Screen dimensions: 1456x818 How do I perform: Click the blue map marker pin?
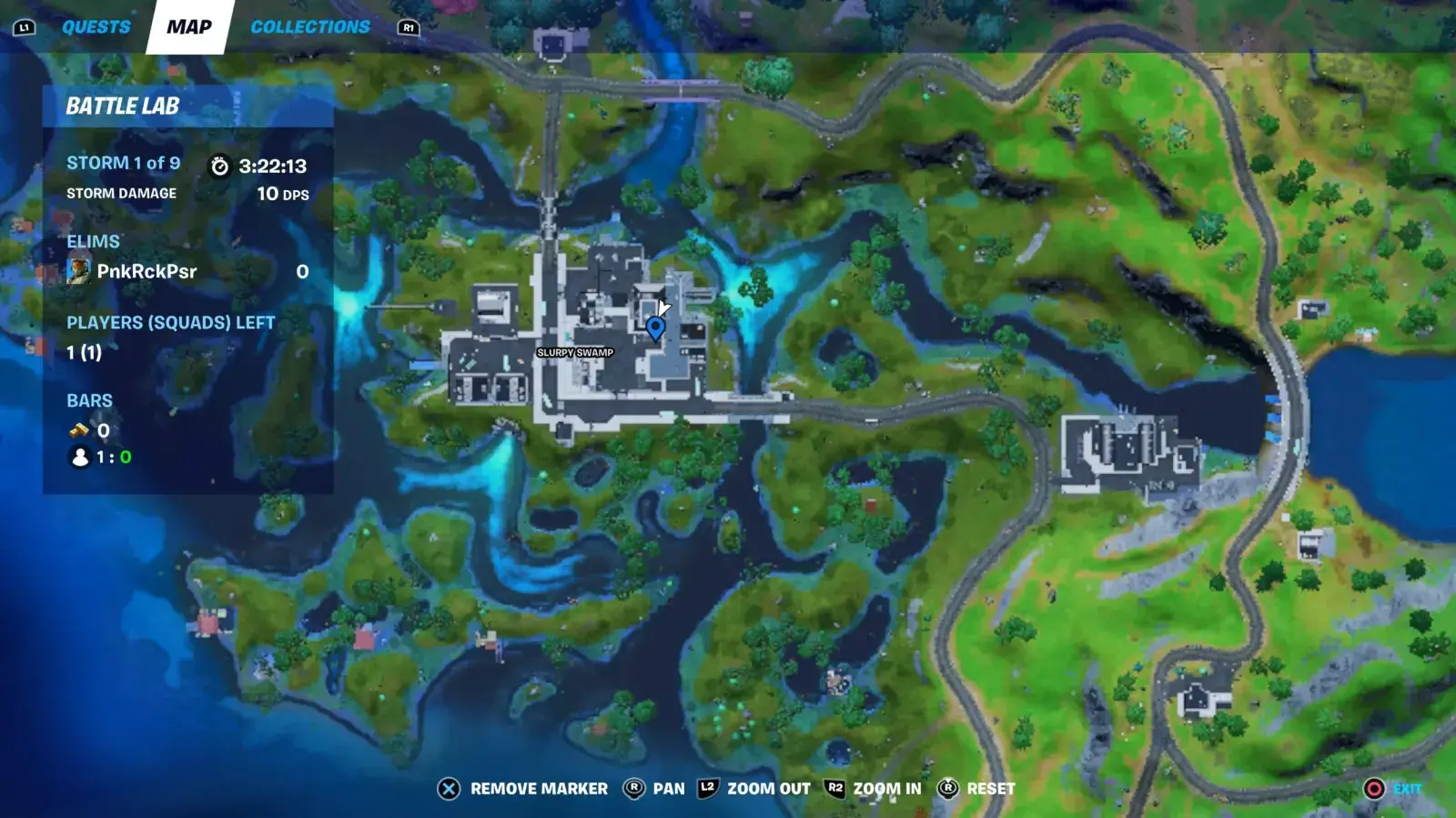click(x=655, y=328)
